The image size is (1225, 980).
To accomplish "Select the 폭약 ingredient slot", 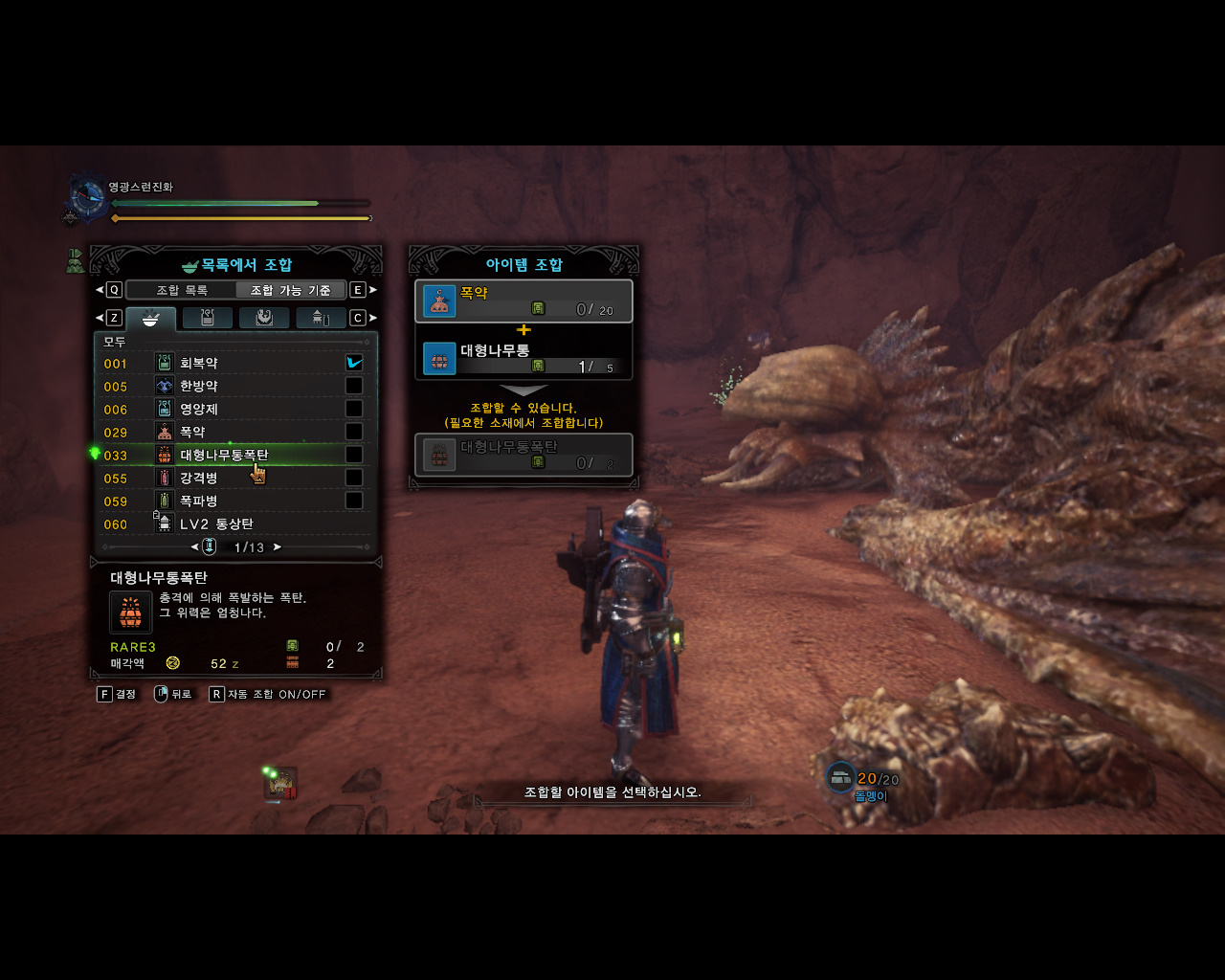I will [x=523, y=301].
